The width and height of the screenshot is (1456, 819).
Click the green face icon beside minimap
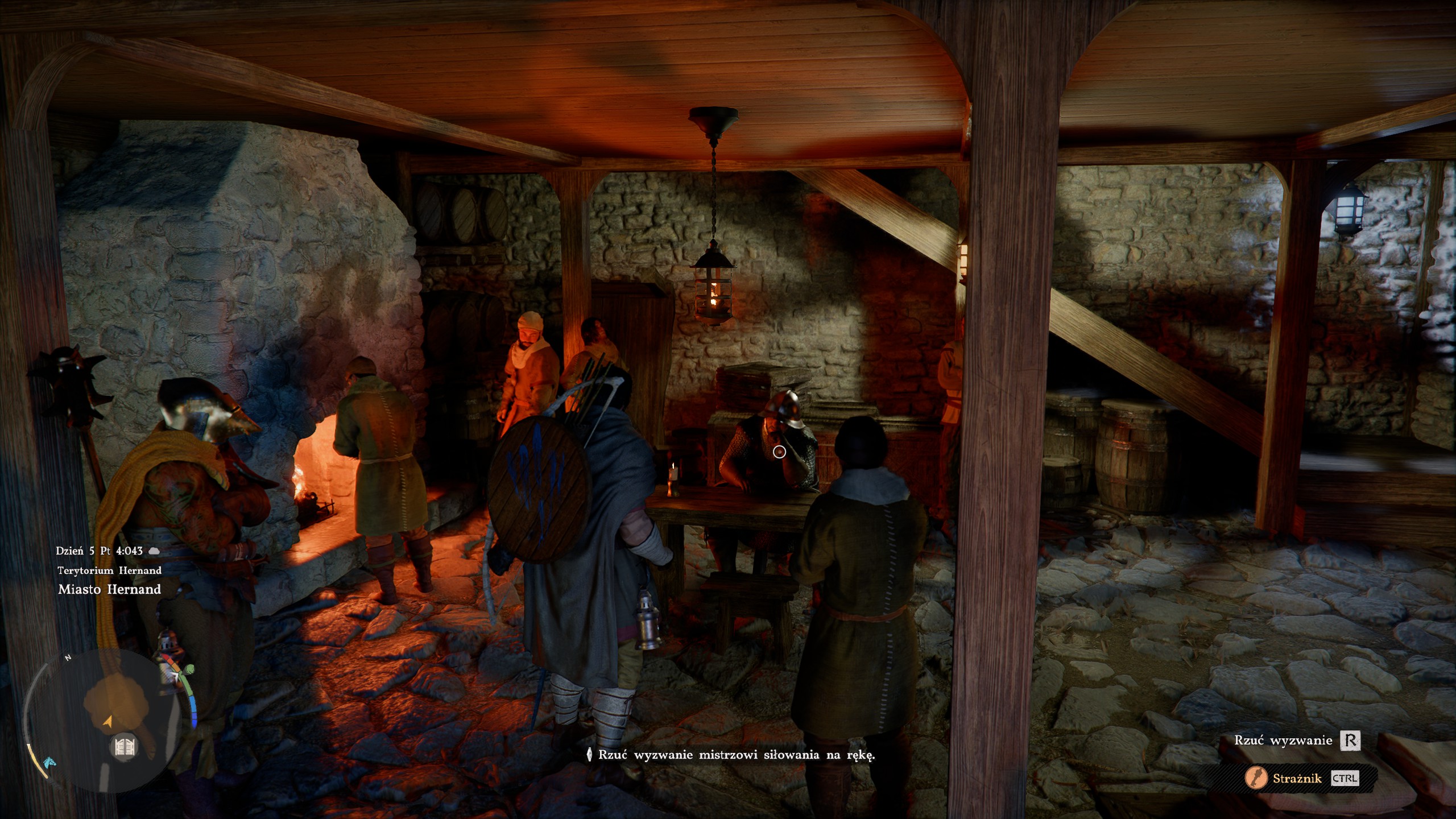tap(189, 669)
